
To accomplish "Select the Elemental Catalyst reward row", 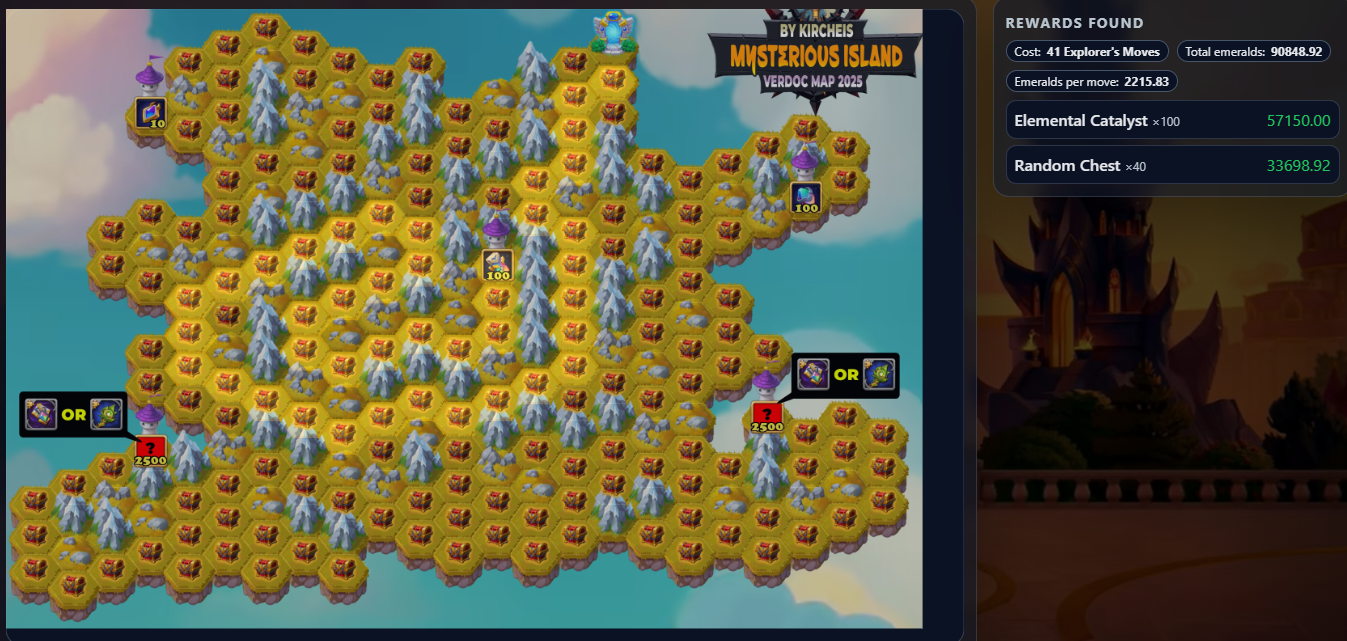I will click(x=1171, y=120).
